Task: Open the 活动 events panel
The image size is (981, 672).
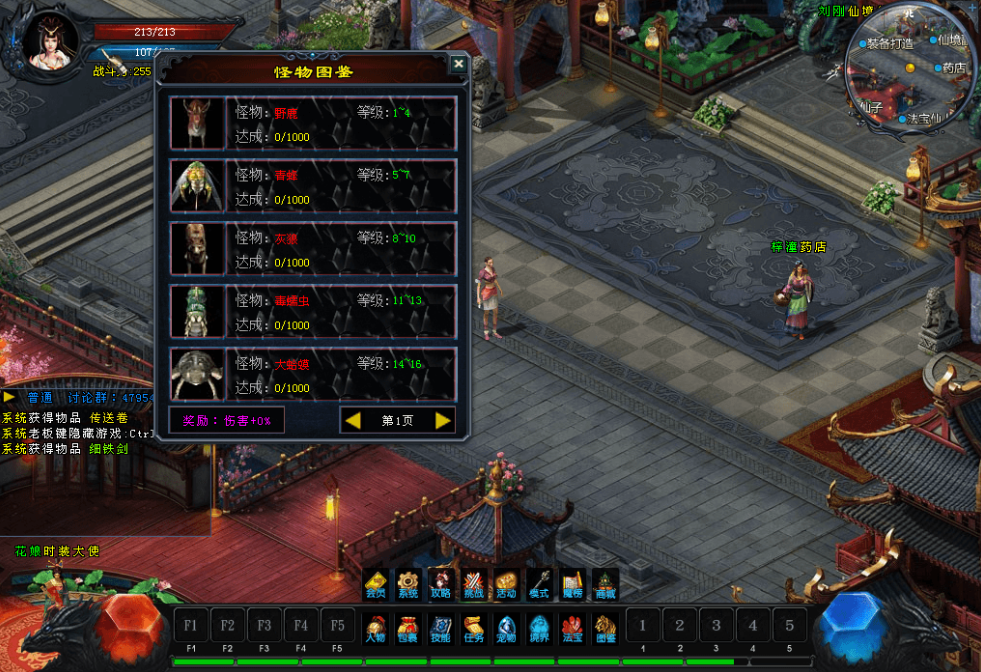Action: pos(506,585)
